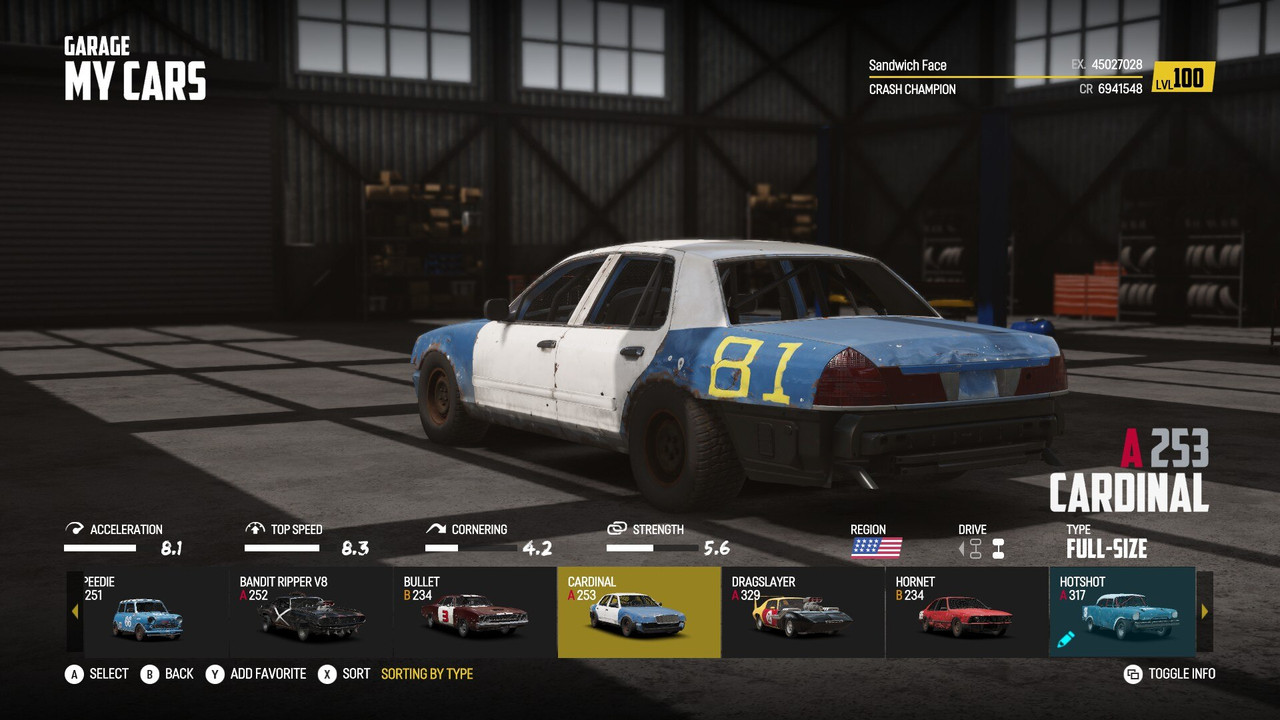Select the Hornet car tile
Image resolution: width=1280 pixels, height=720 pixels.
pyautogui.click(x=966, y=614)
